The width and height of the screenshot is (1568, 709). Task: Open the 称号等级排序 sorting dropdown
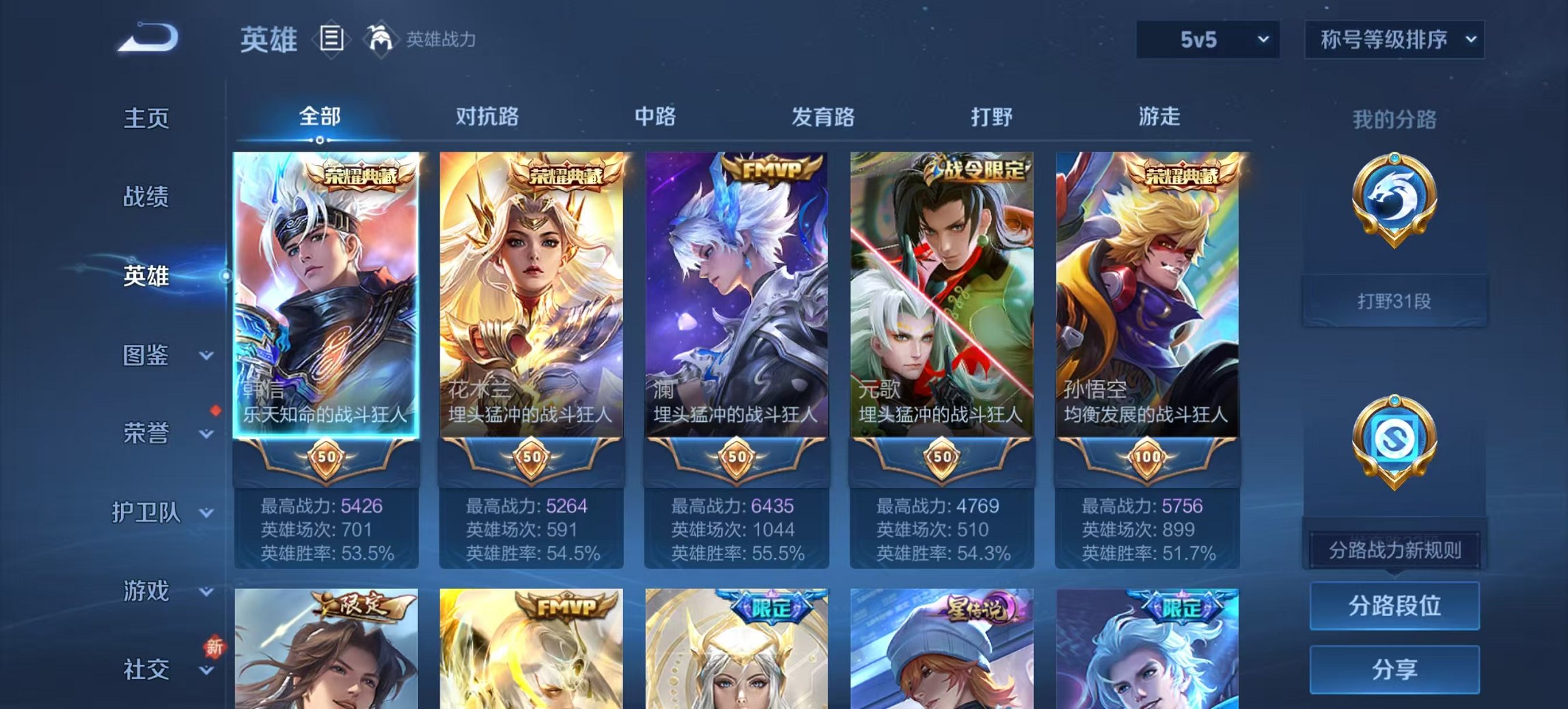[x=1394, y=40]
